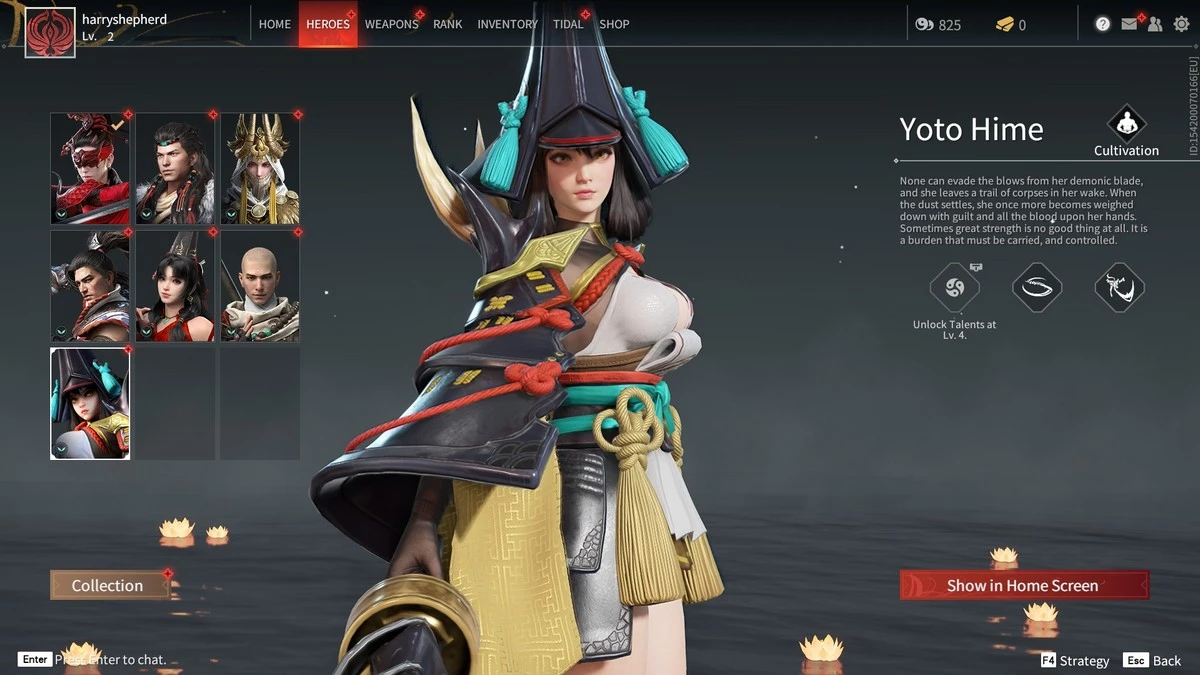Switch to the WEAPONS tab
The width and height of the screenshot is (1200, 675).
coord(391,24)
